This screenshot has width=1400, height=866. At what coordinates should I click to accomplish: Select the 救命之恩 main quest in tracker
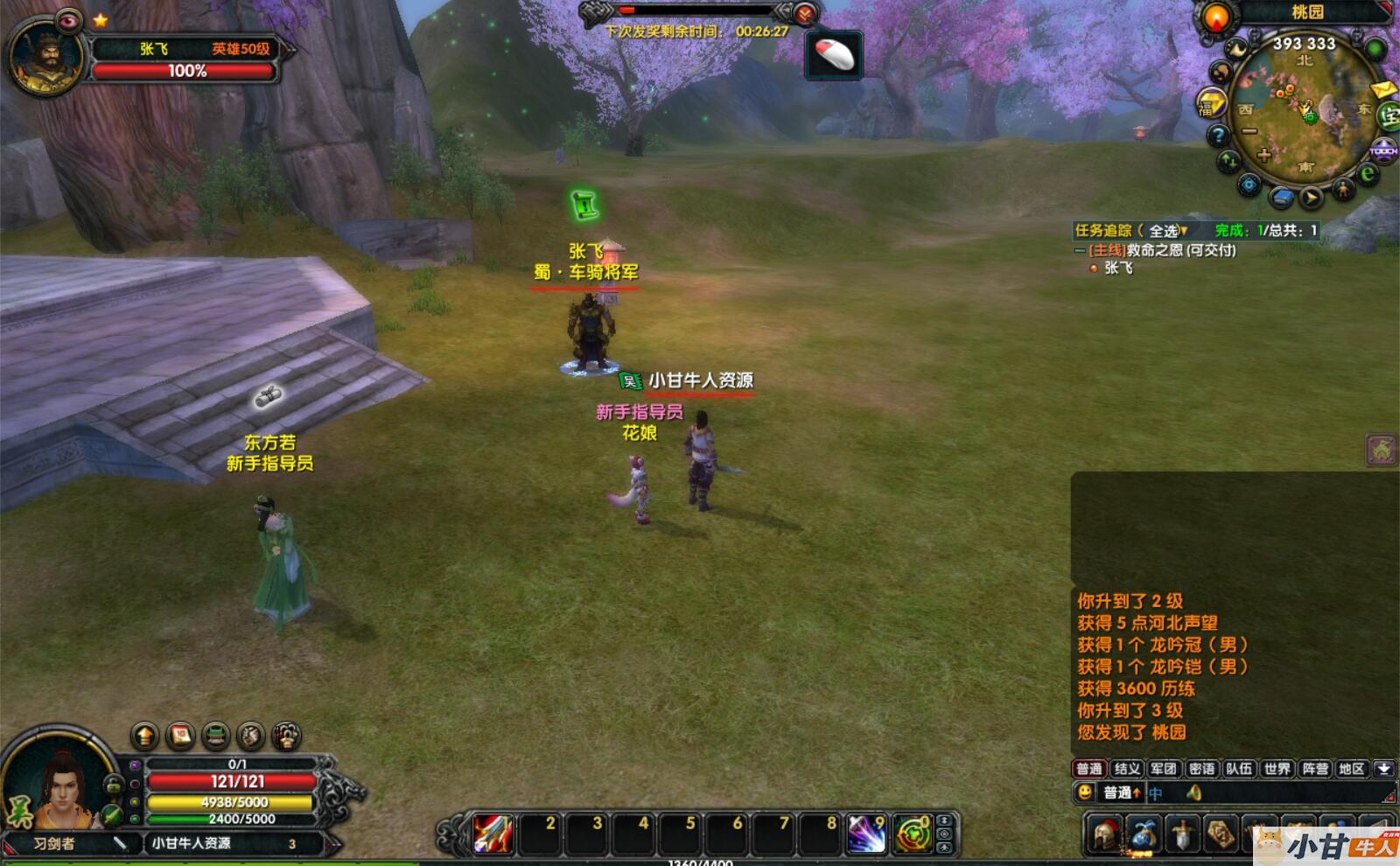(1162, 250)
